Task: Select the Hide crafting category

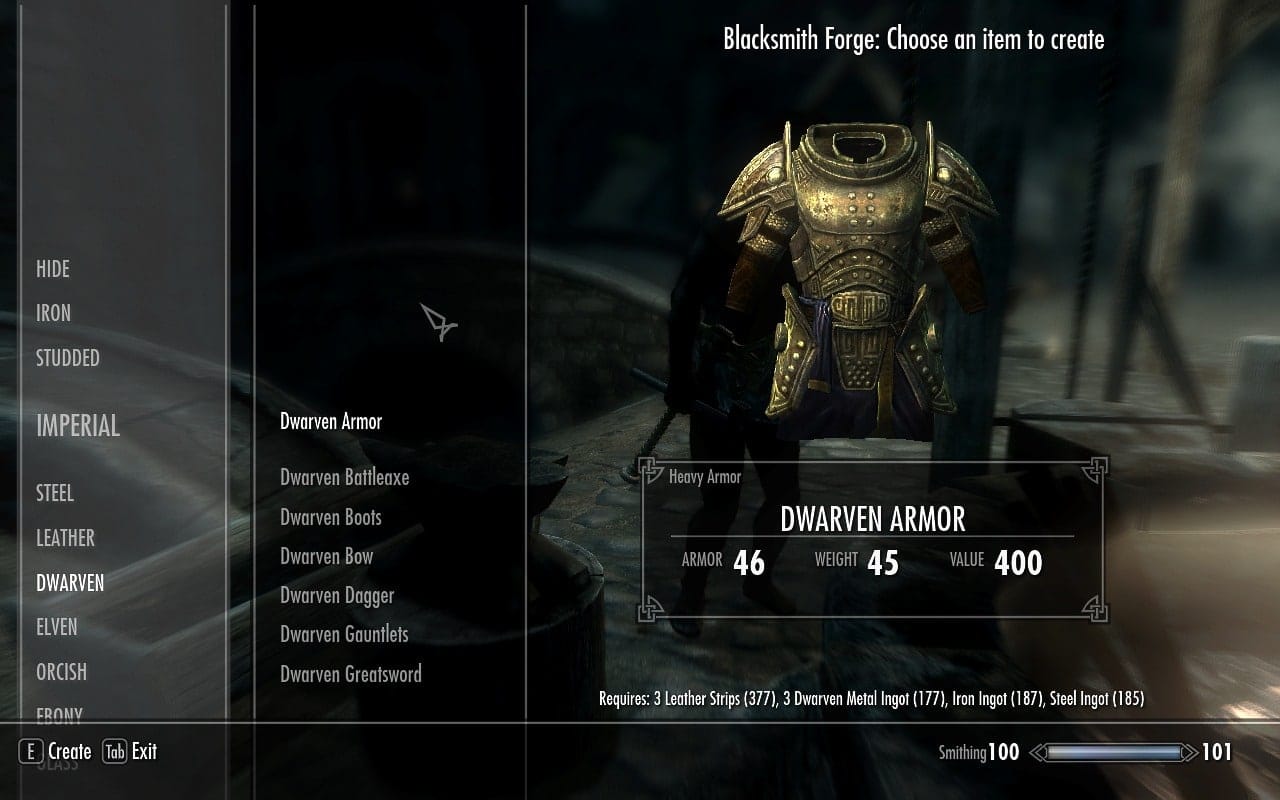Action: click(x=53, y=269)
